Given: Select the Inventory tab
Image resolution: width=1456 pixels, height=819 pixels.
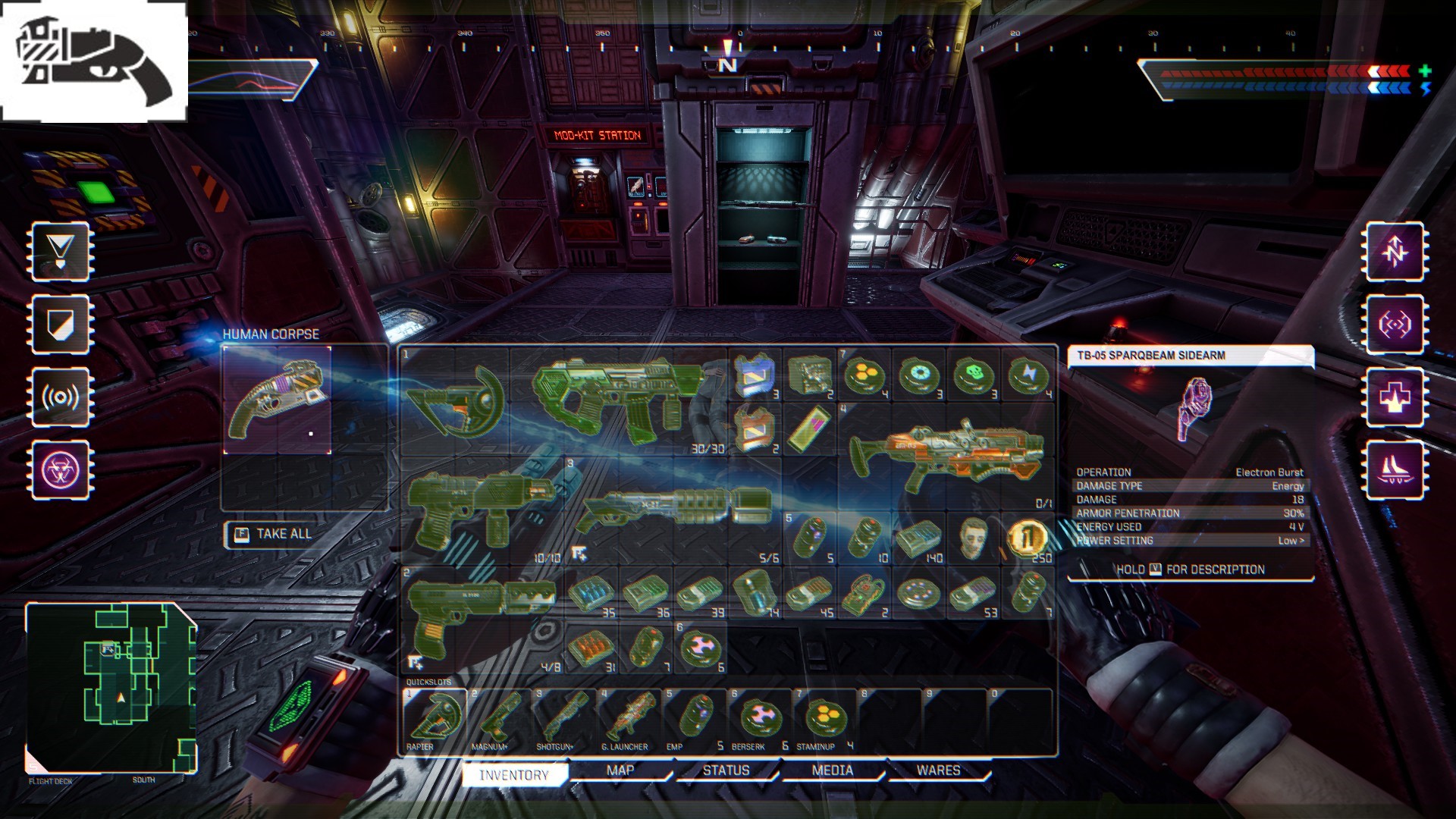Looking at the screenshot, I should point(513,774).
